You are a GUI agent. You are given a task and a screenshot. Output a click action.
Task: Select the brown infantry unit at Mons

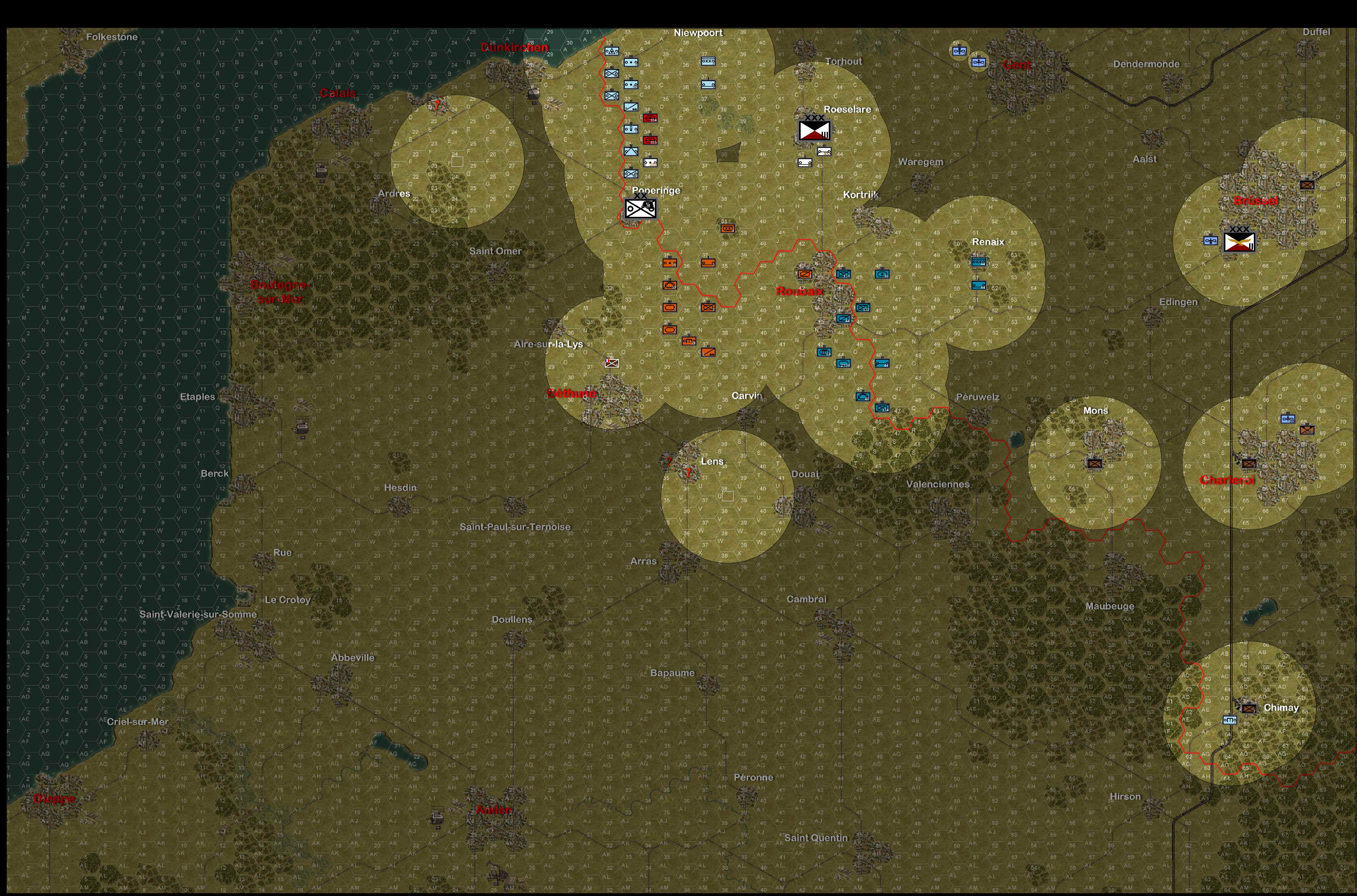point(1095,463)
